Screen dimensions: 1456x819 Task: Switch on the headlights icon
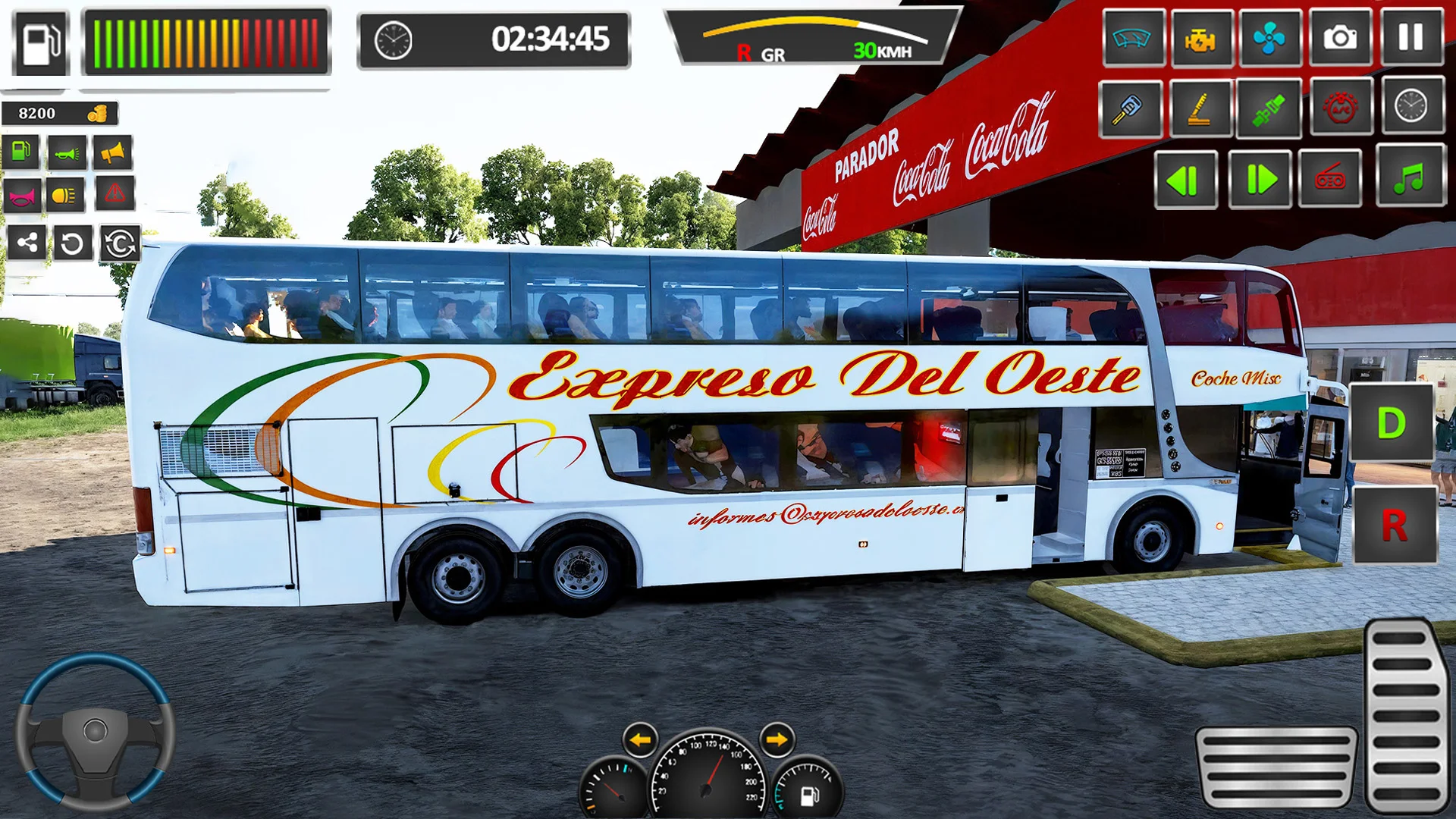click(x=66, y=196)
